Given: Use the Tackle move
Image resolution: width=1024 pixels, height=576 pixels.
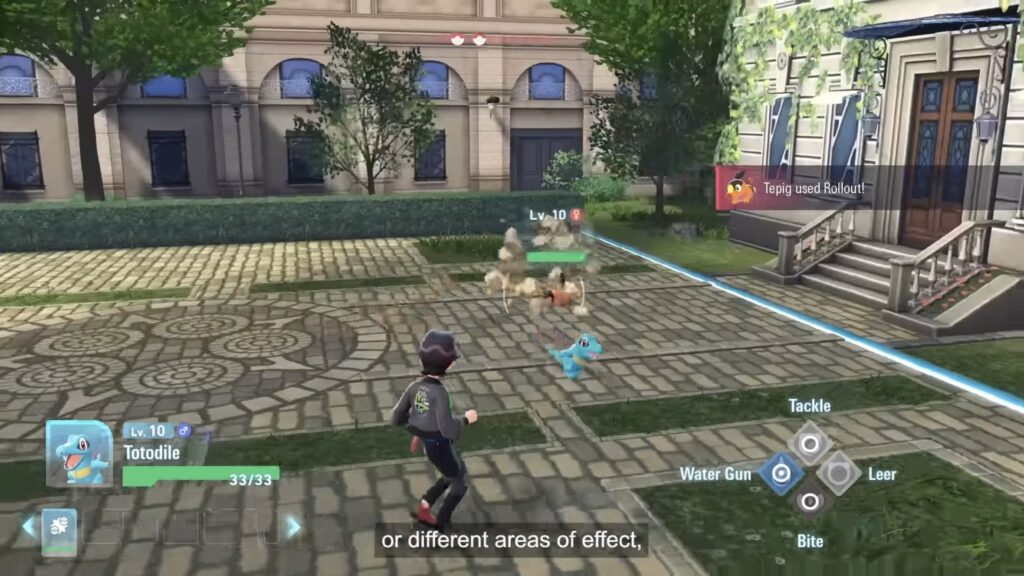Looking at the screenshot, I should click(809, 442).
